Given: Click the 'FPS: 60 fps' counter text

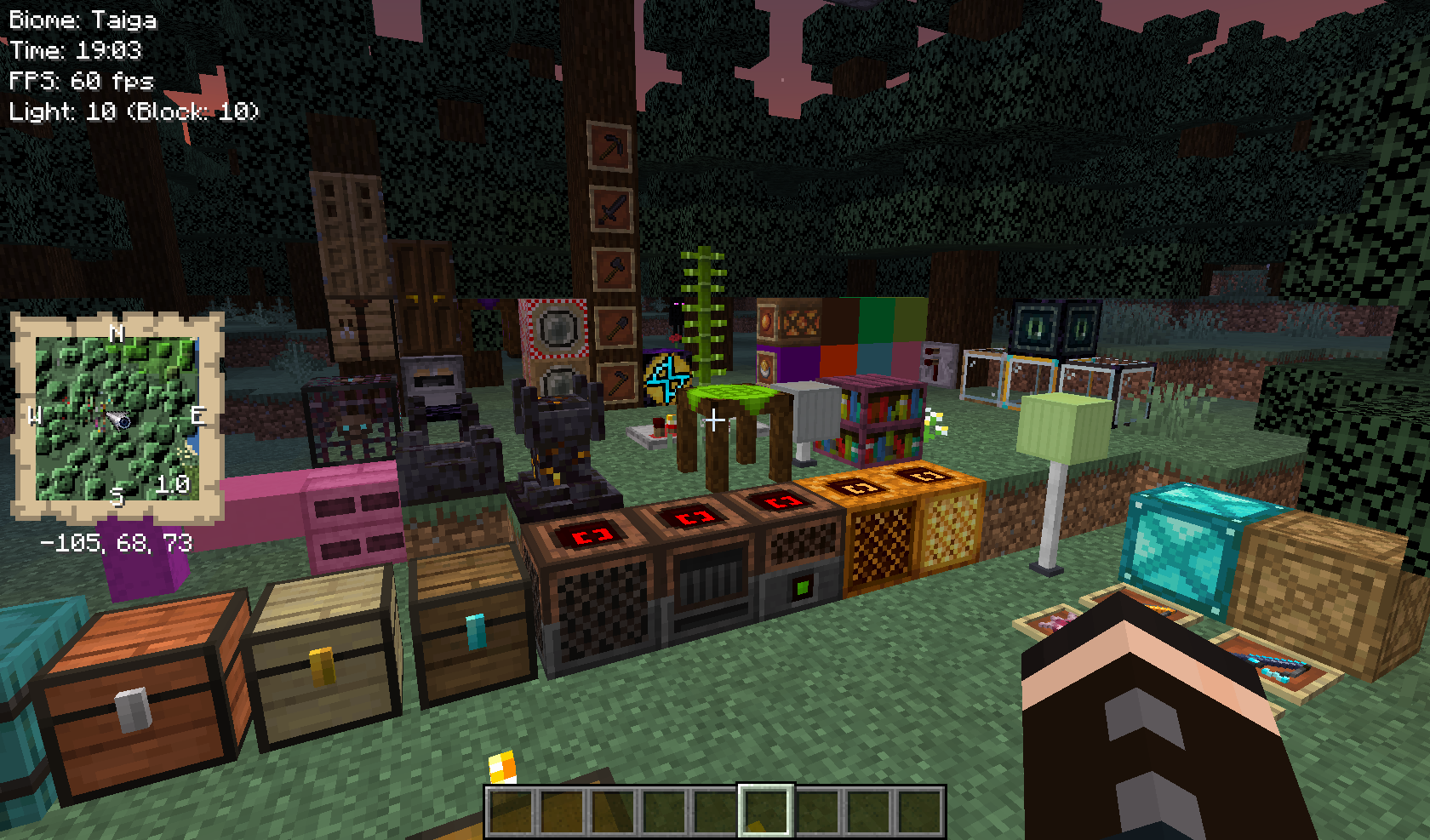Looking at the screenshot, I should pyautogui.click(x=80, y=82).
